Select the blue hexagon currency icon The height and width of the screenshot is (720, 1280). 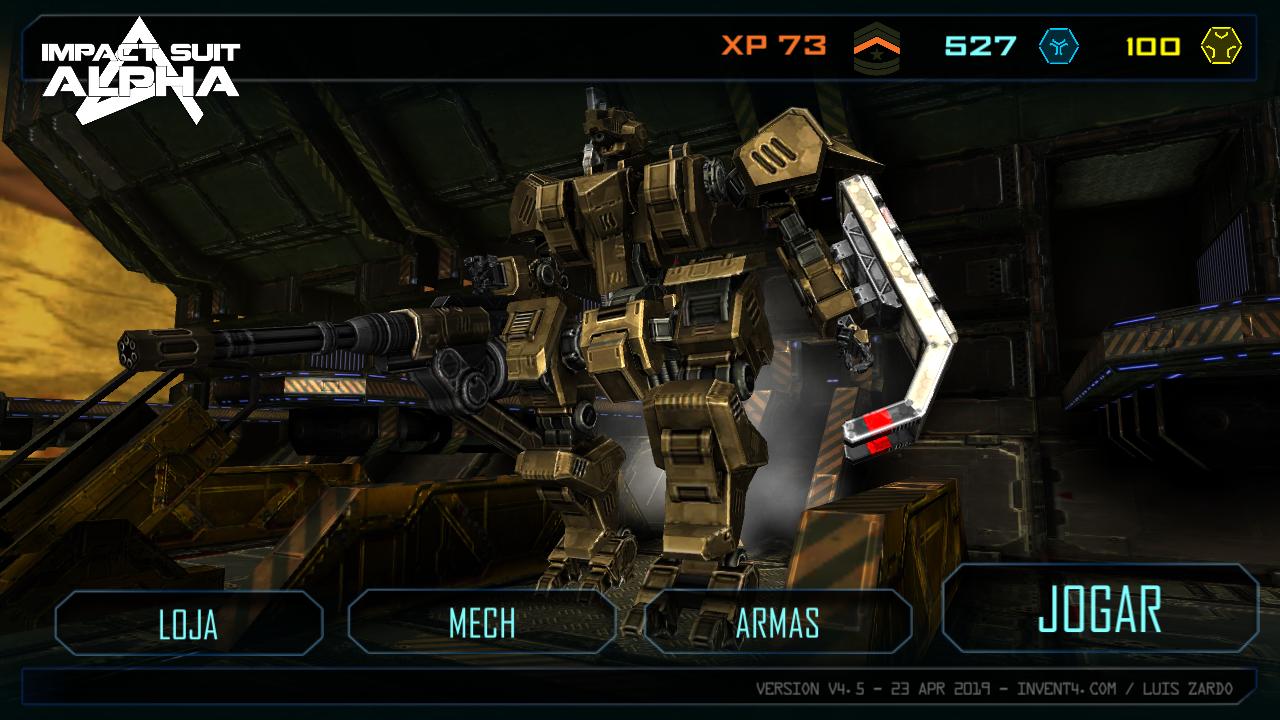pyautogui.click(x=1058, y=46)
